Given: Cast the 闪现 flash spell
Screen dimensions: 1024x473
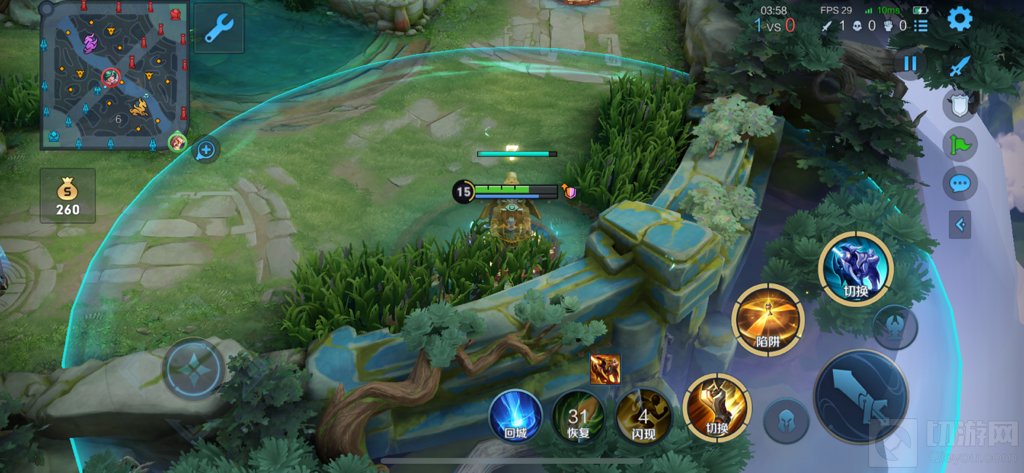Looking at the screenshot, I should click(x=643, y=416).
